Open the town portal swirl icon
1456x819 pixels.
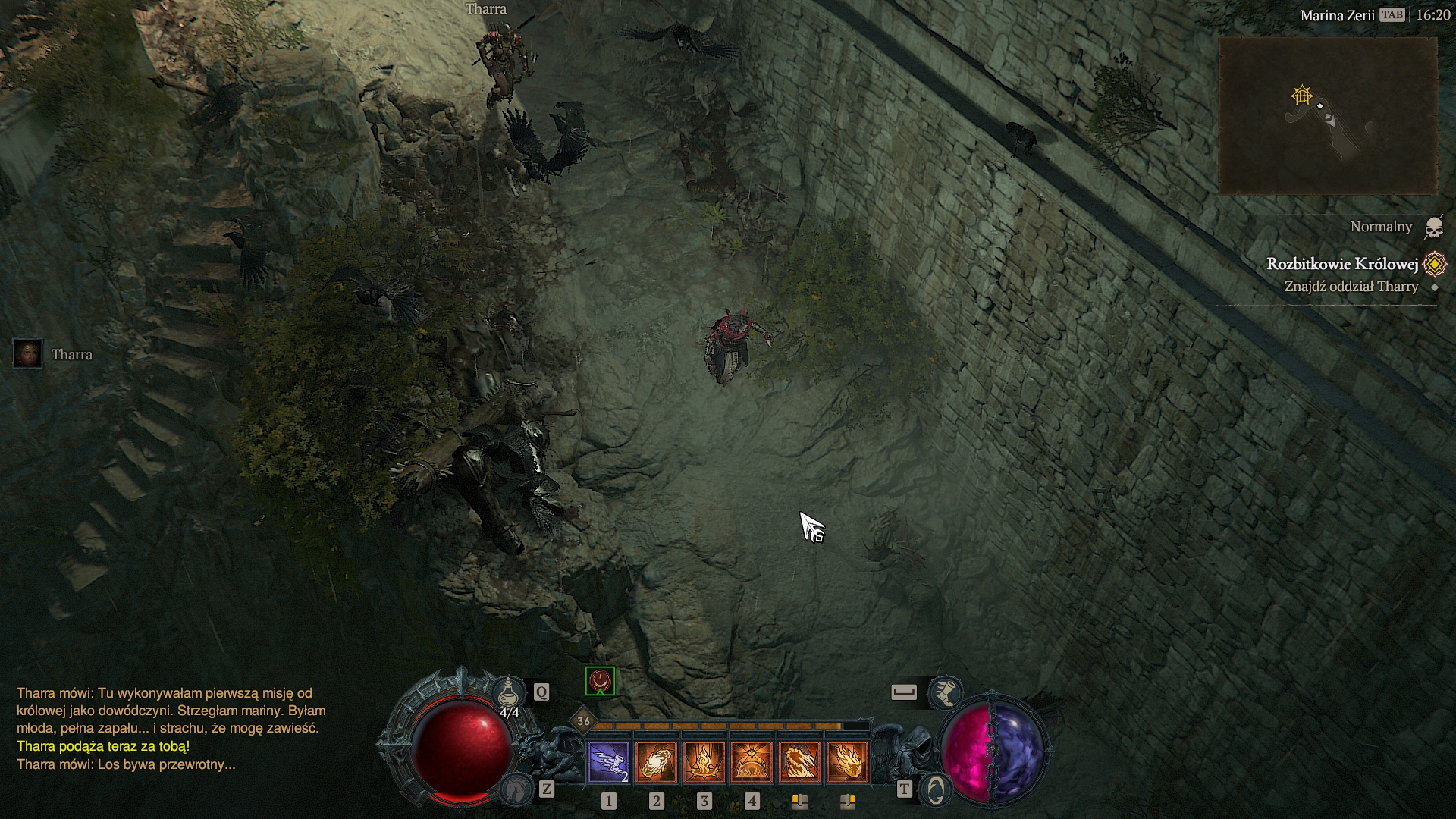936,789
